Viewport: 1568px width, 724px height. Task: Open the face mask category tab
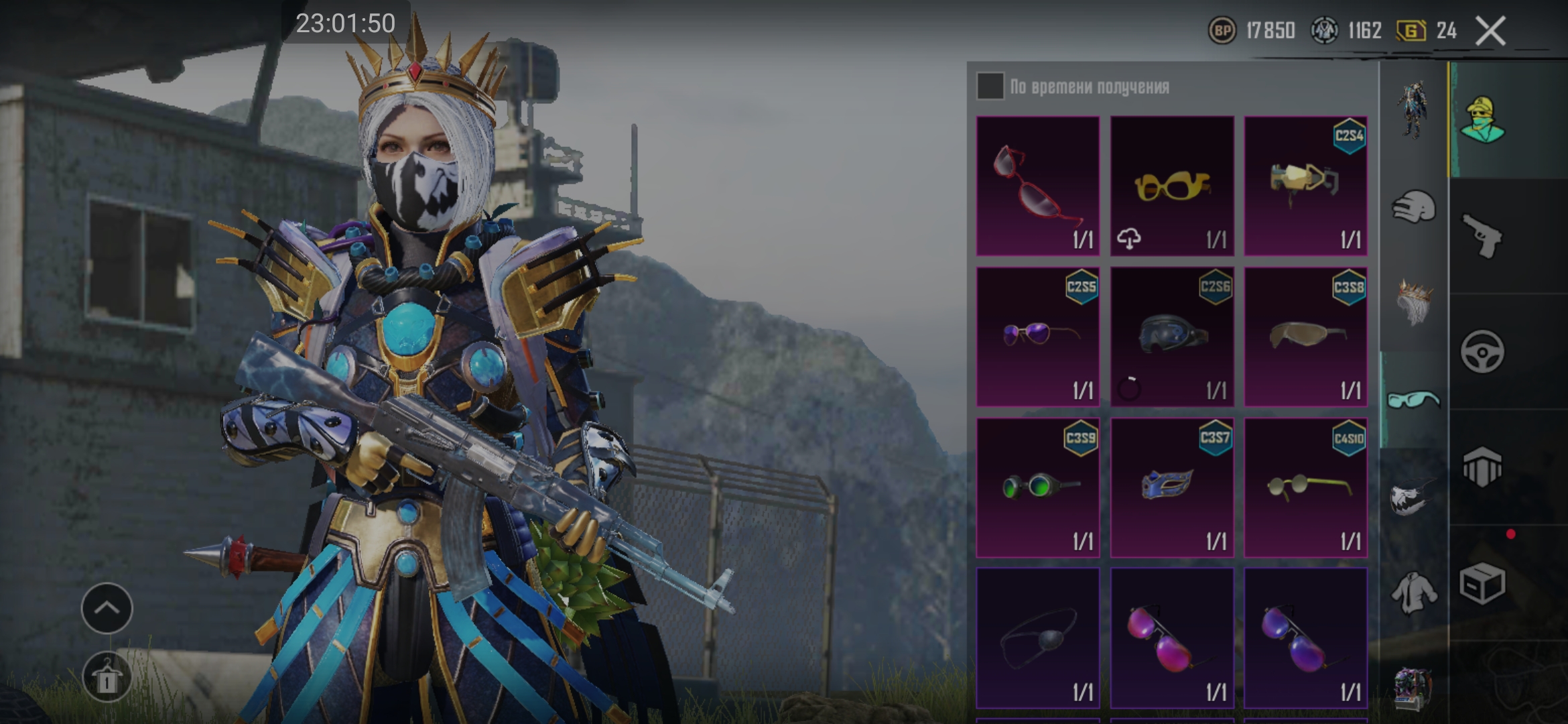pyautogui.click(x=1414, y=497)
